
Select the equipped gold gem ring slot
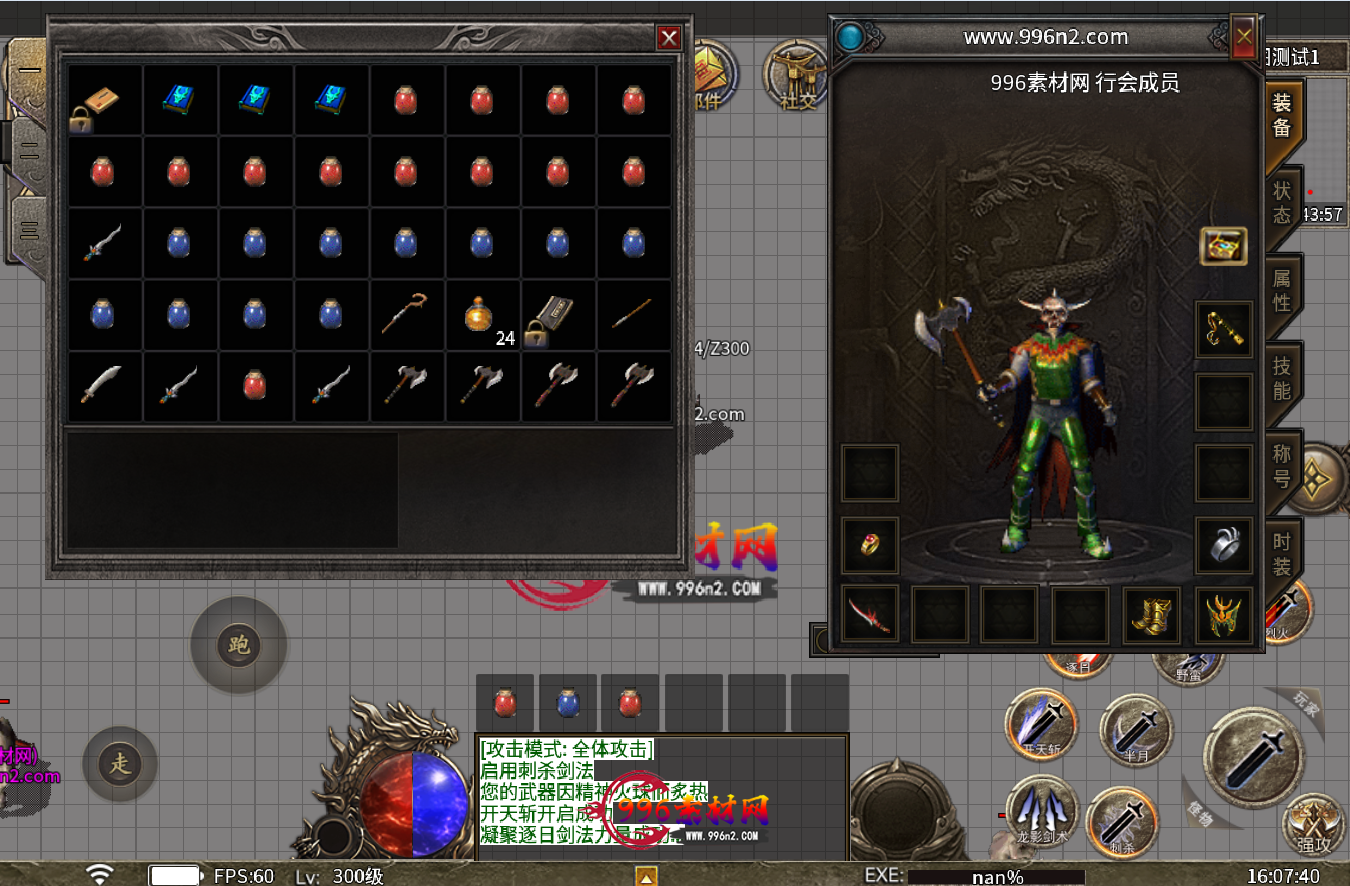point(870,545)
